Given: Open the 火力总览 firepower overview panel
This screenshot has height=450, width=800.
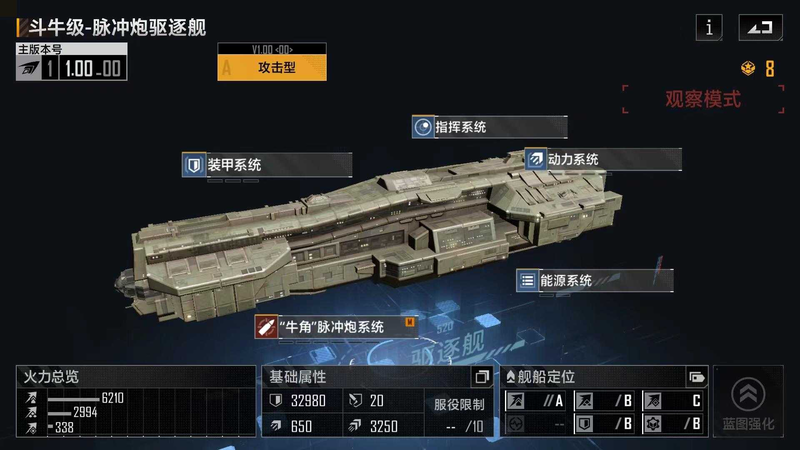Looking at the screenshot, I should tap(136, 403).
